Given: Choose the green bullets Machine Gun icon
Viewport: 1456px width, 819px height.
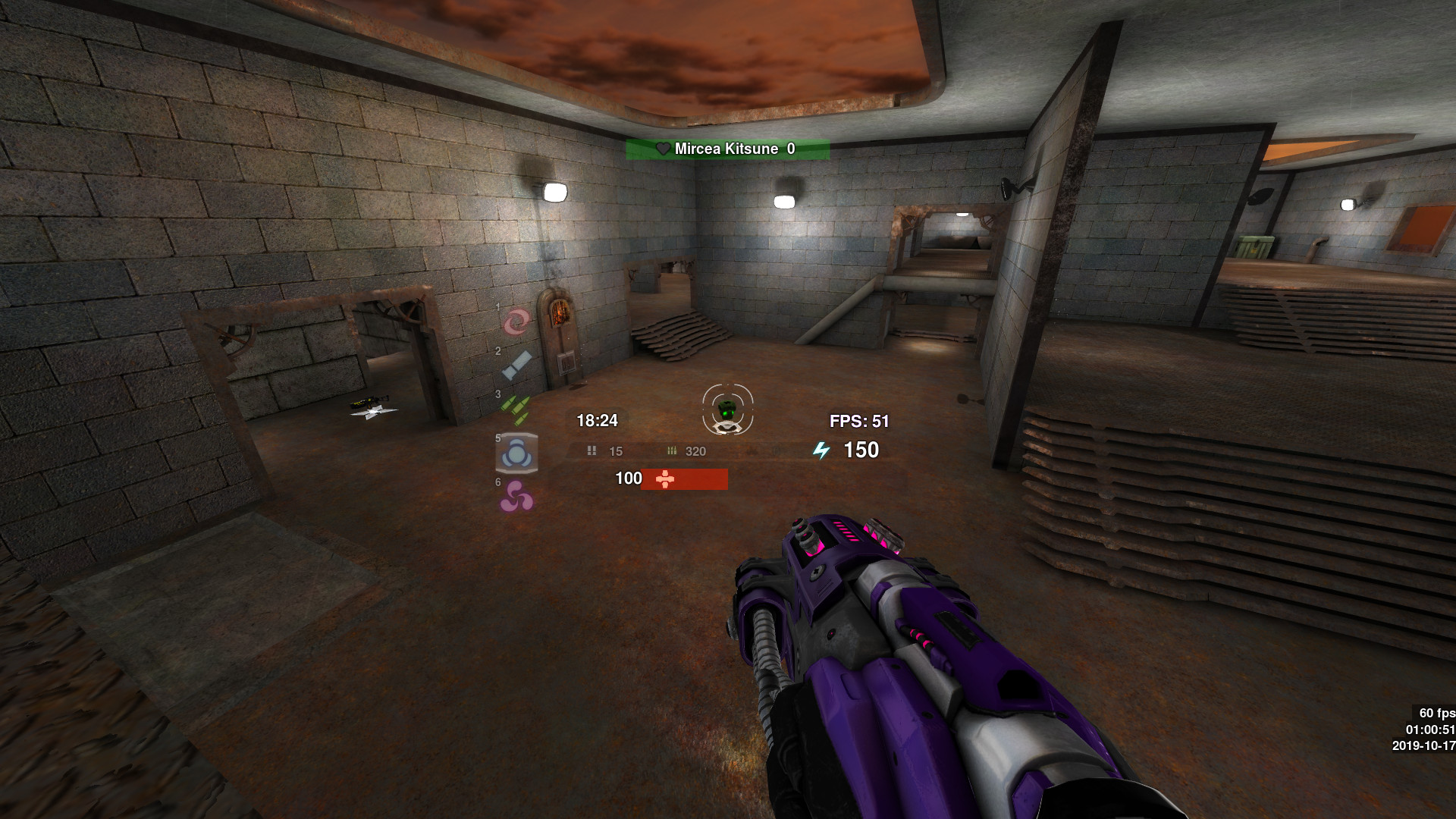Looking at the screenshot, I should click(516, 409).
